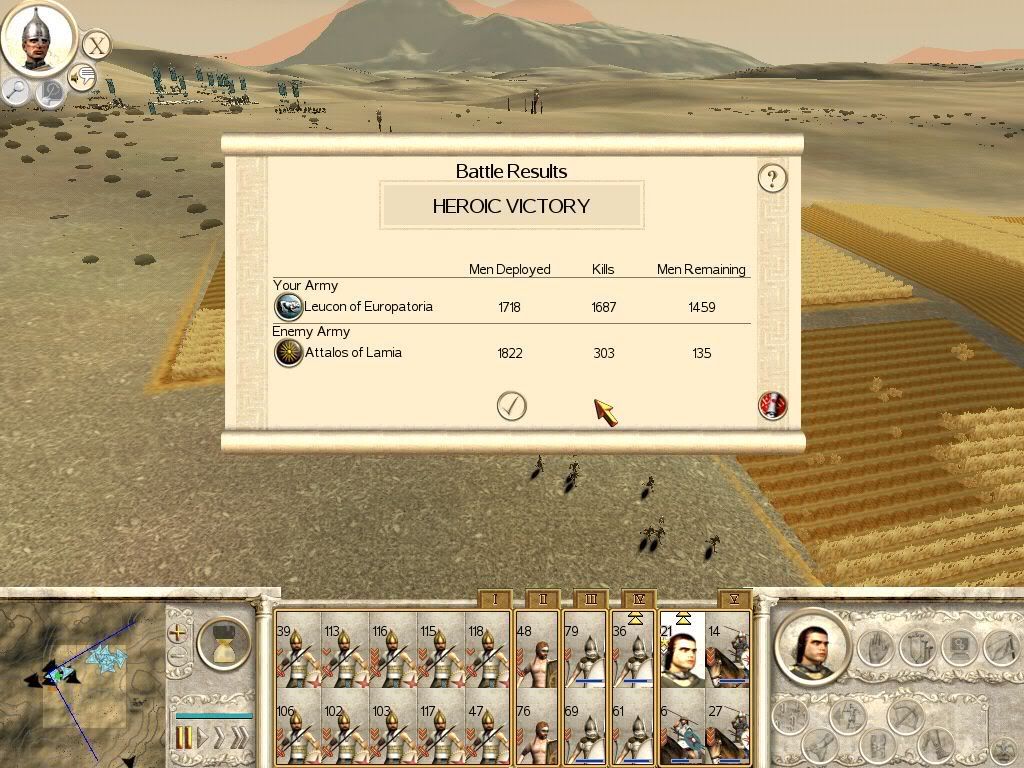
Task: Select group I tab above unit cards
Action: [x=494, y=600]
